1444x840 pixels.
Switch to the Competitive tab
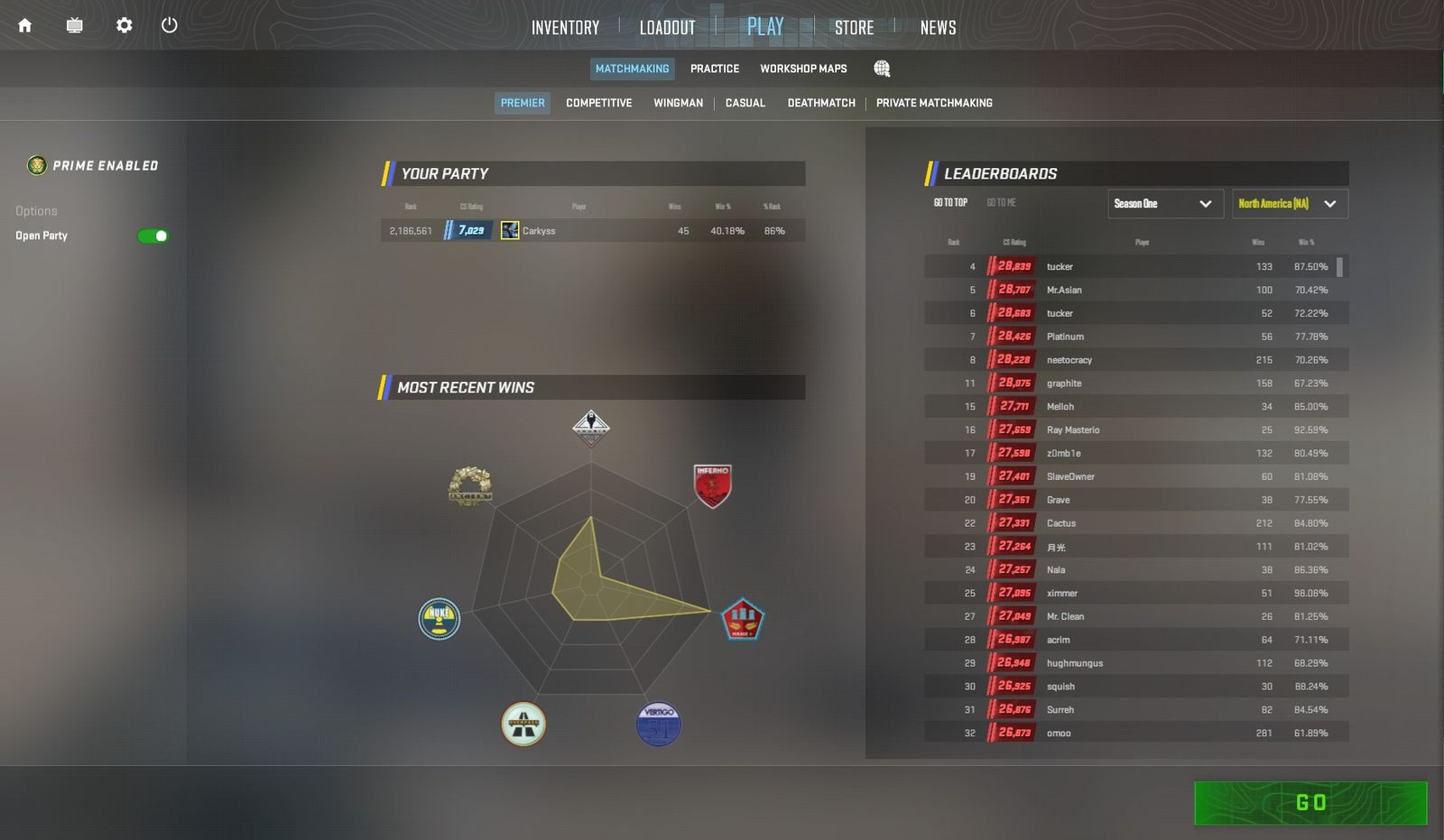point(598,102)
